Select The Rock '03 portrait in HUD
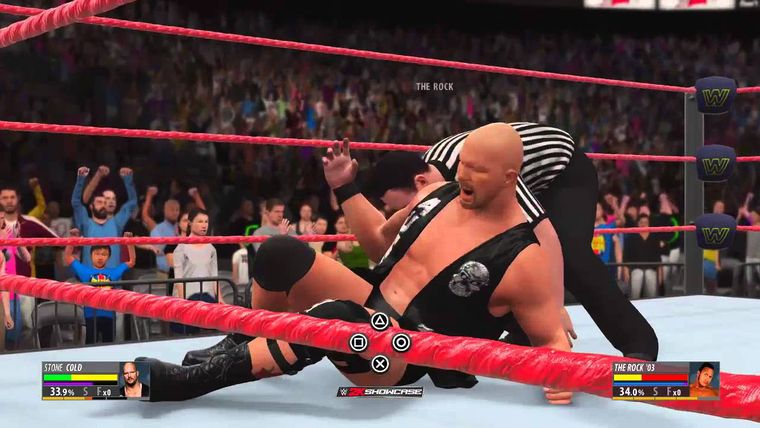This screenshot has height=428, width=760. (704, 380)
